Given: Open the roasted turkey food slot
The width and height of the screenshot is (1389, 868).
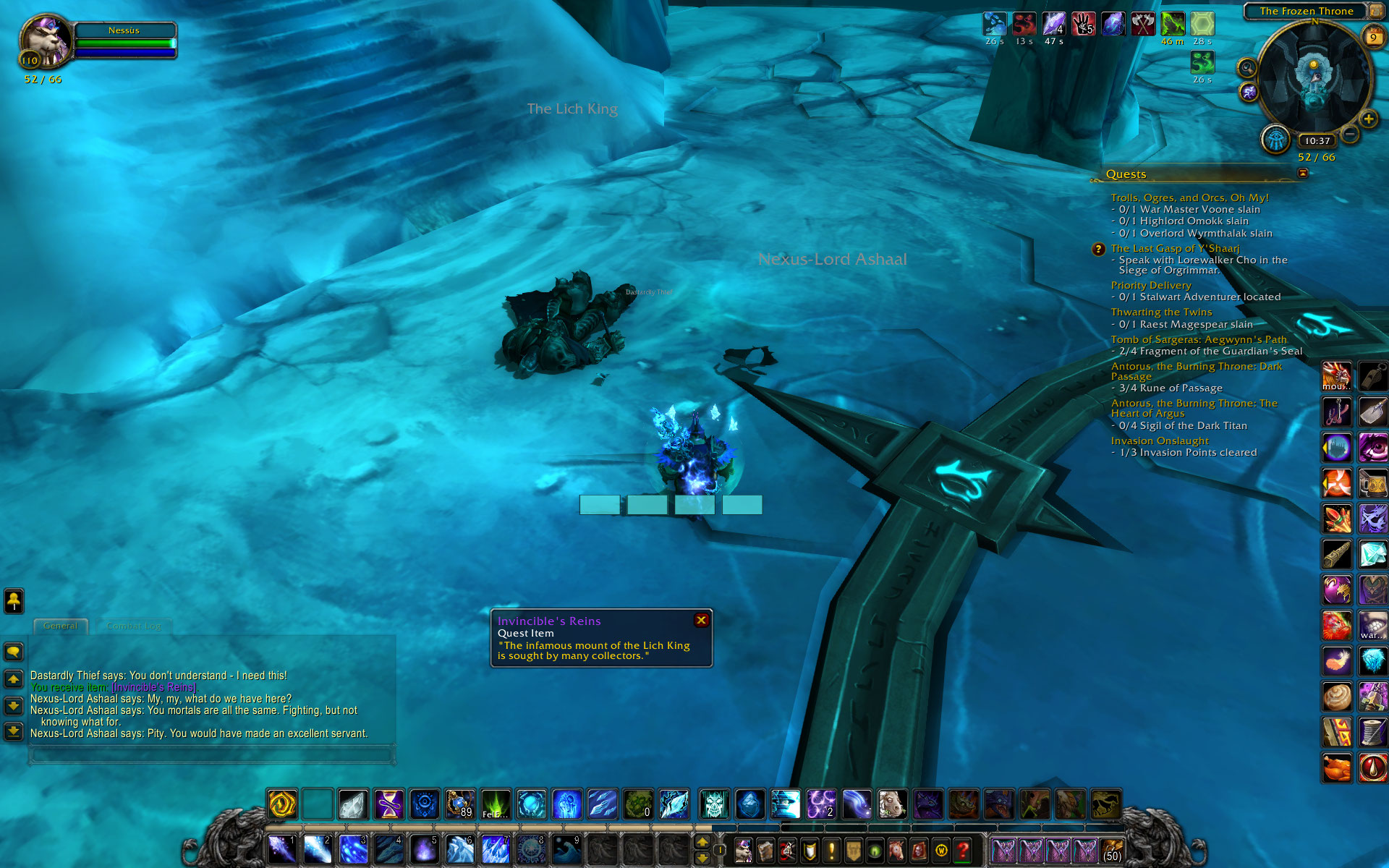Looking at the screenshot, I should [1336, 768].
